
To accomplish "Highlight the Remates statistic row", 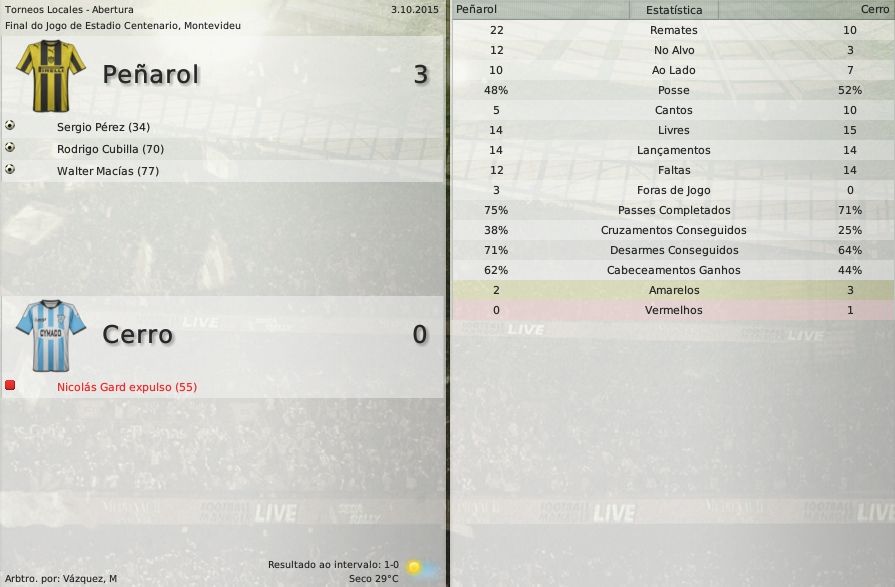I will [673, 30].
